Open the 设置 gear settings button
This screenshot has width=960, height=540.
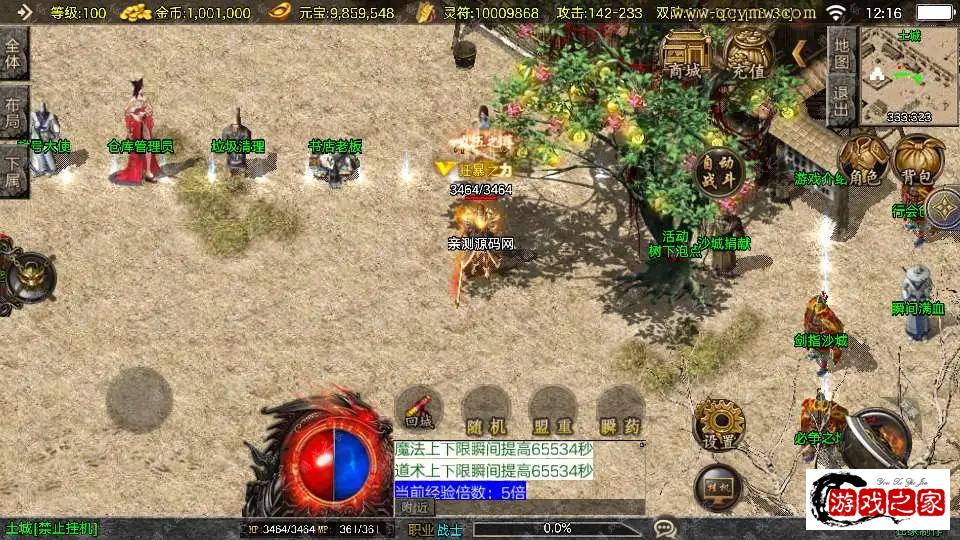[718, 424]
